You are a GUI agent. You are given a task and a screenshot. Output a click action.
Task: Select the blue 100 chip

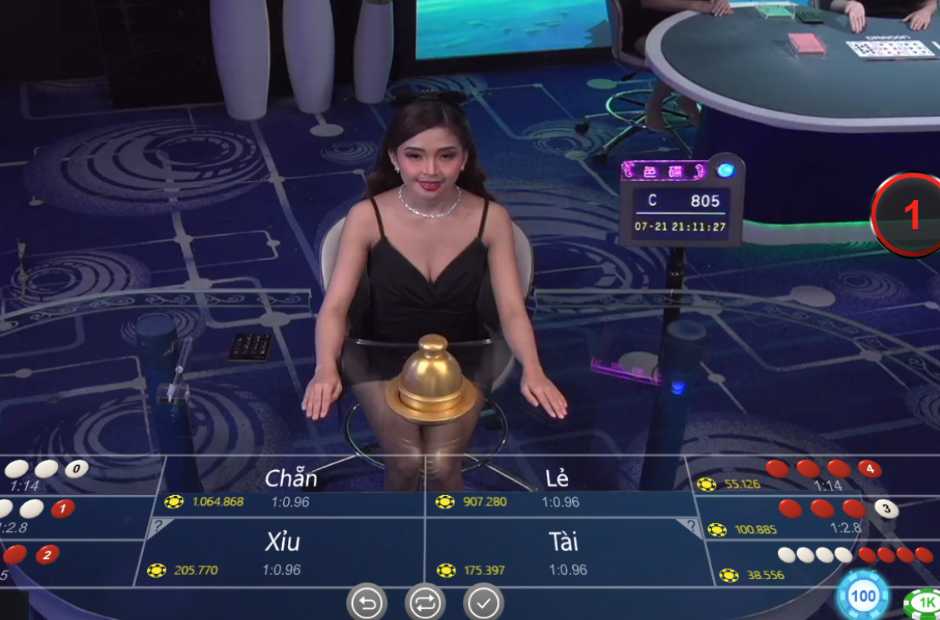(862, 596)
